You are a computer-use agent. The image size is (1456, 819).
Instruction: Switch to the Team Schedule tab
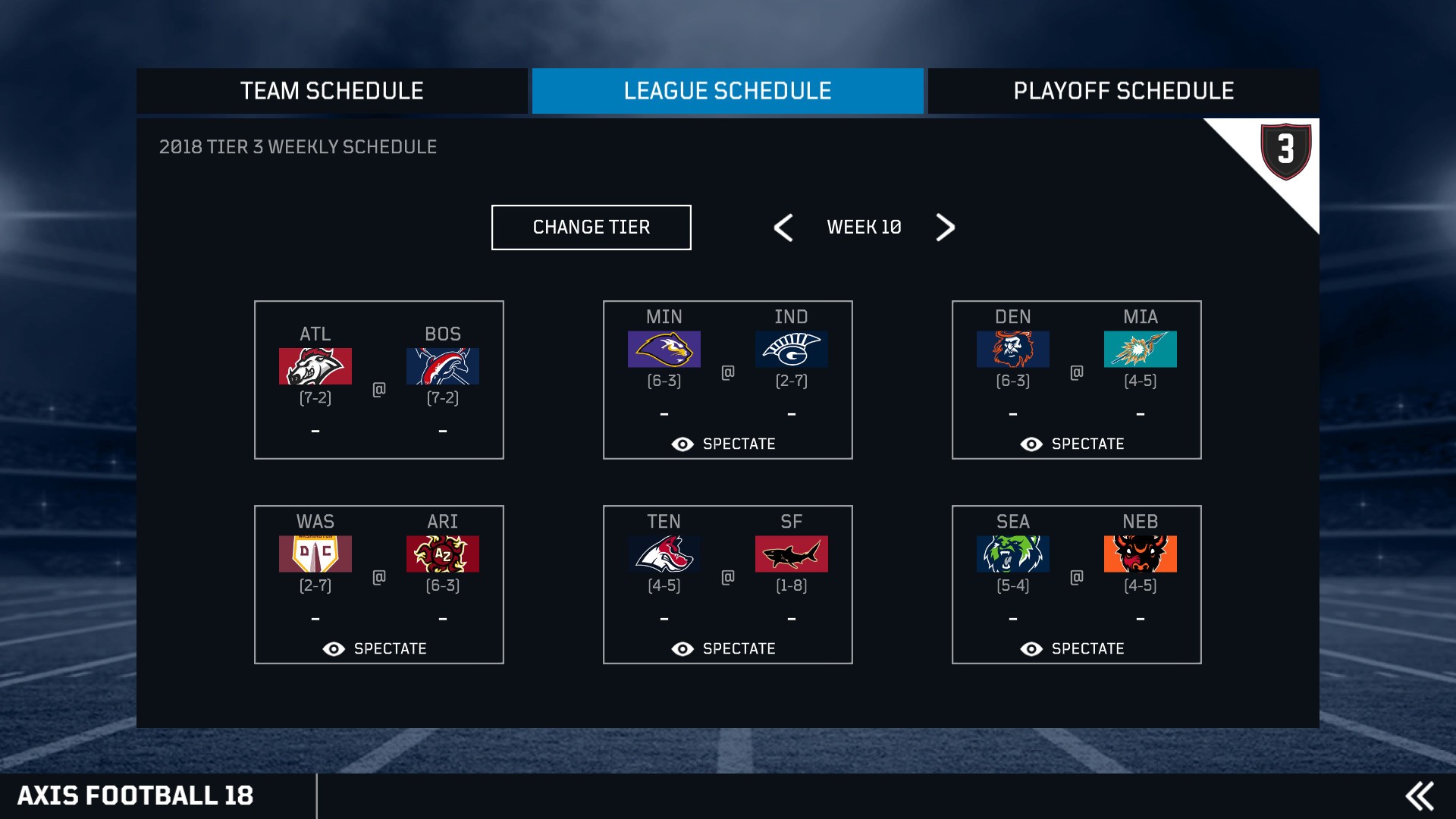[331, 91]
